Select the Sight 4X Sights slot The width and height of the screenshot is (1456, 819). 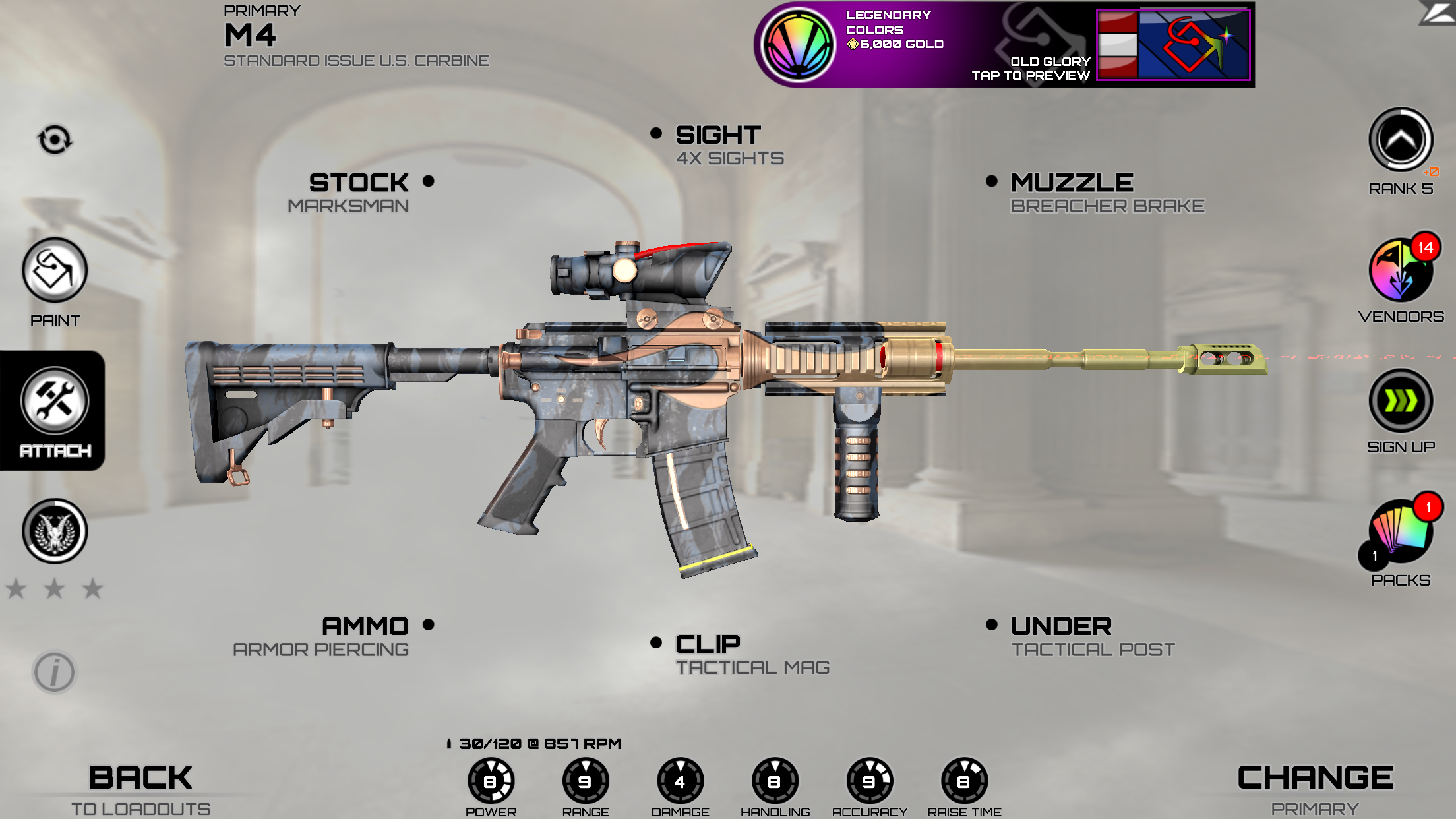coord(719,144)
